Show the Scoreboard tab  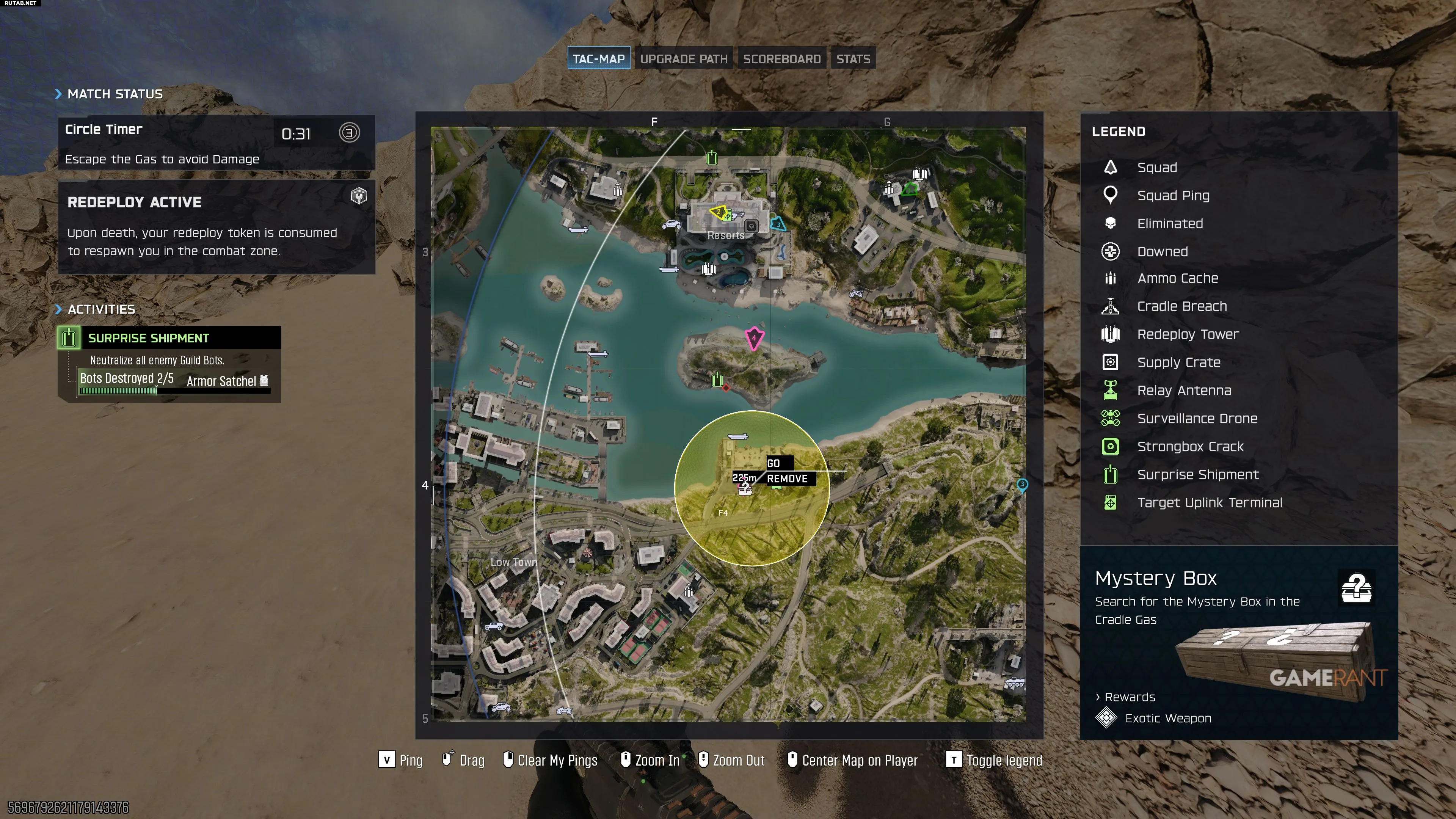point(782,59)
